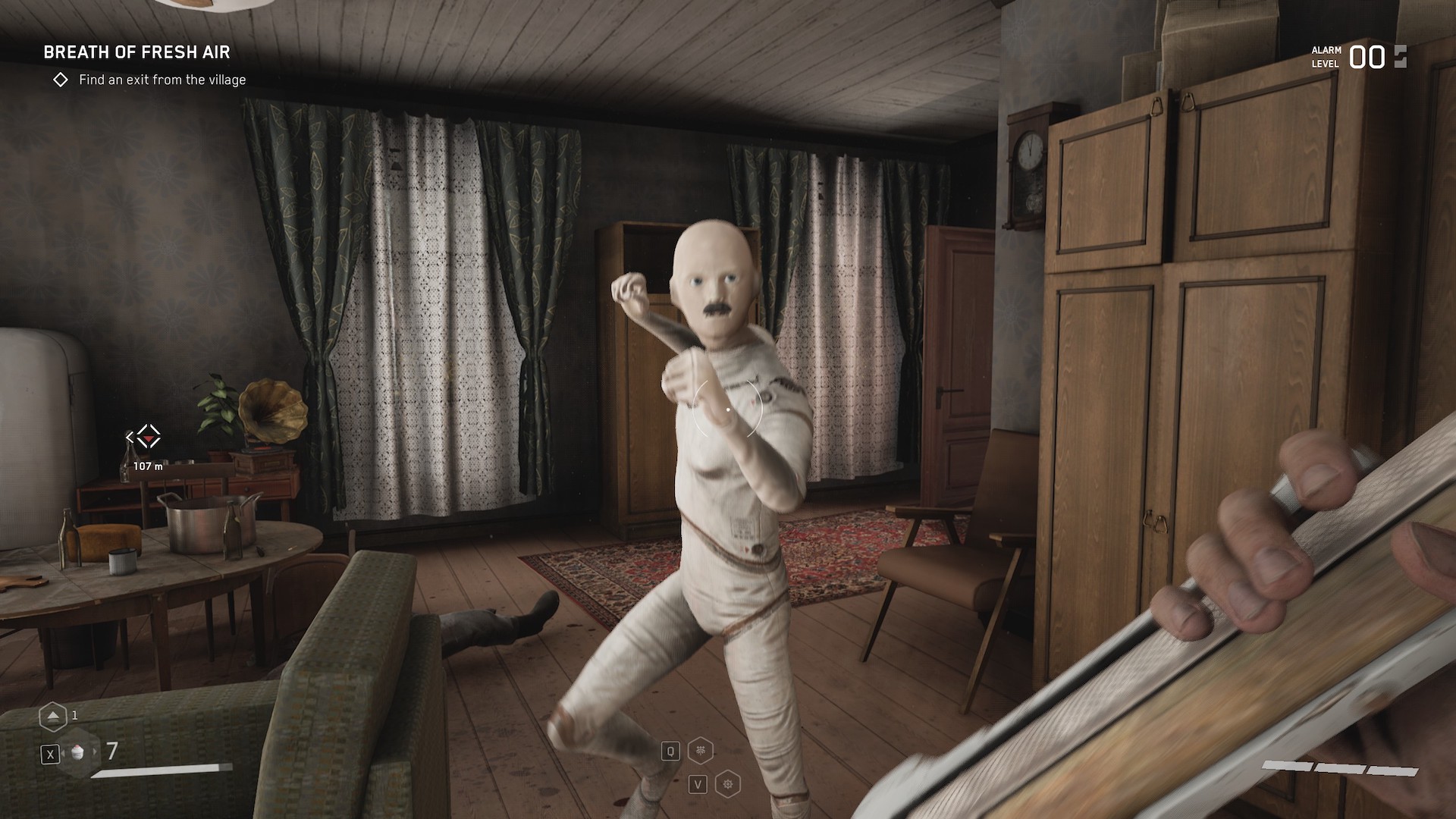This screenshot has height=819, width=1456.
Task: Activate the spray-burst ability hexagon
Action: tap(701, 752)
